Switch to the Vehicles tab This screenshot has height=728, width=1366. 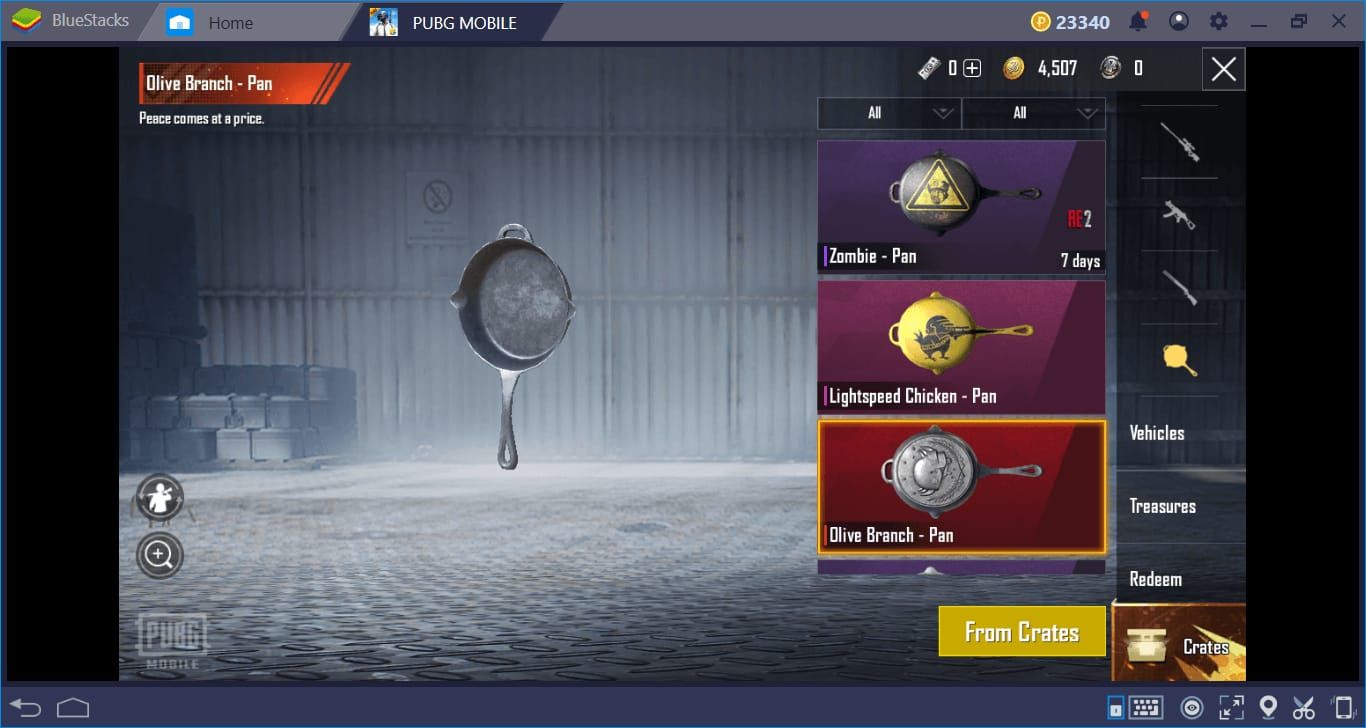pyautogui.click(x=1157, y=432)
